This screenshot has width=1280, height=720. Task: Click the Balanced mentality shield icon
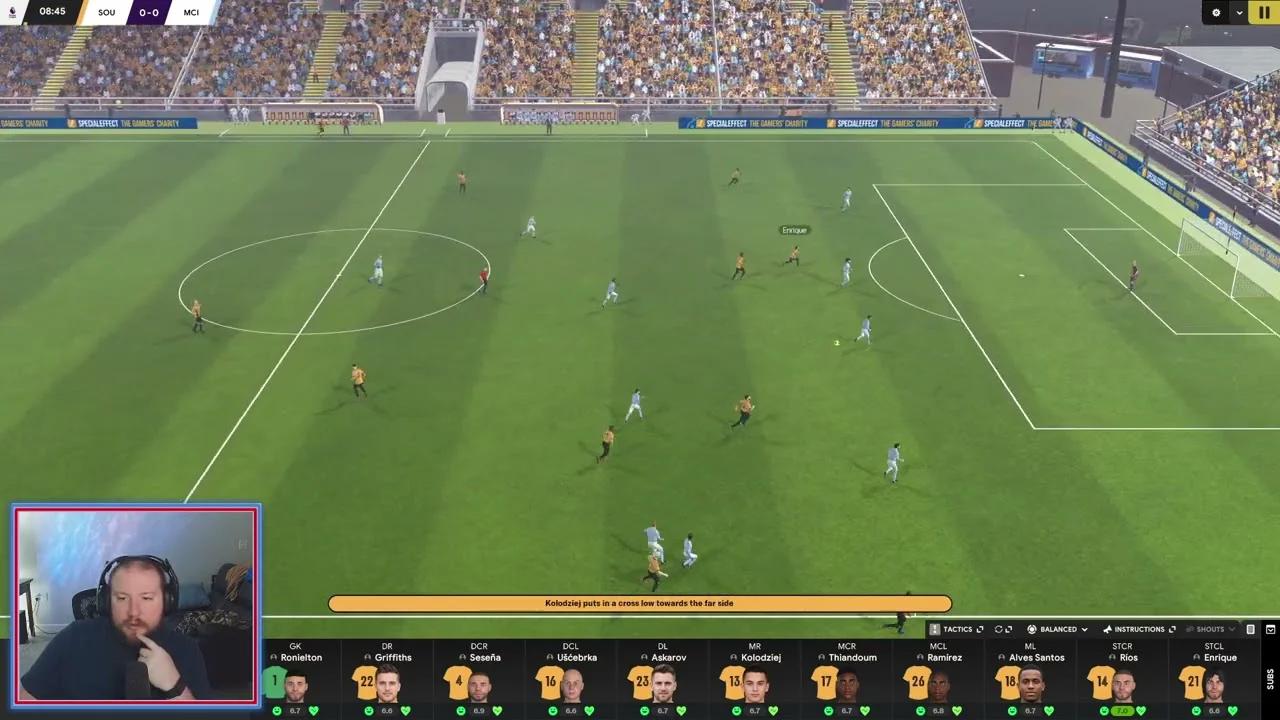tap(1032, 629)
